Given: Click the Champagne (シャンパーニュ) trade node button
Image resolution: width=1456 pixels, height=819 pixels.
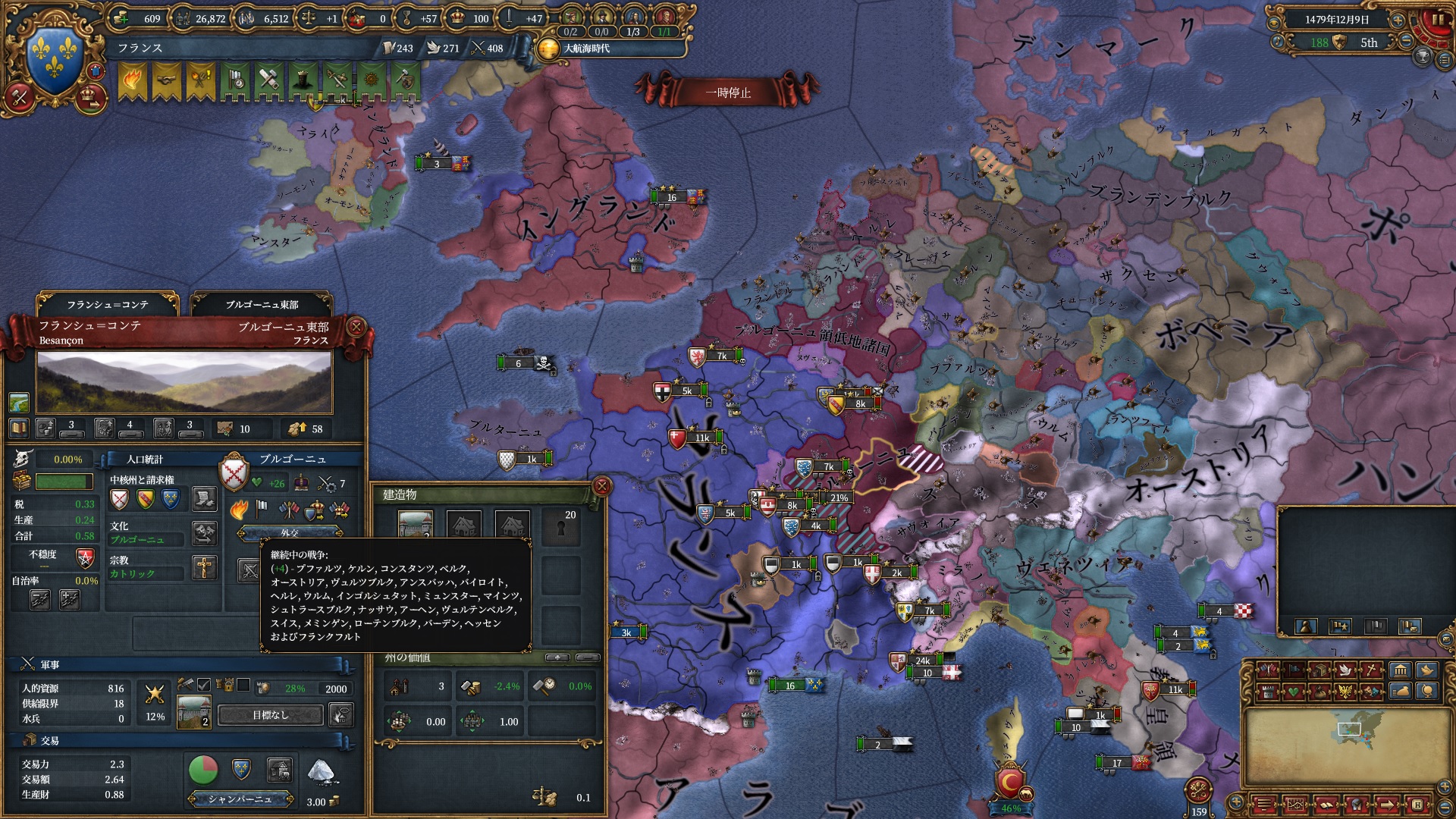Looking at the screenshot, I should (x=240, y=799).
